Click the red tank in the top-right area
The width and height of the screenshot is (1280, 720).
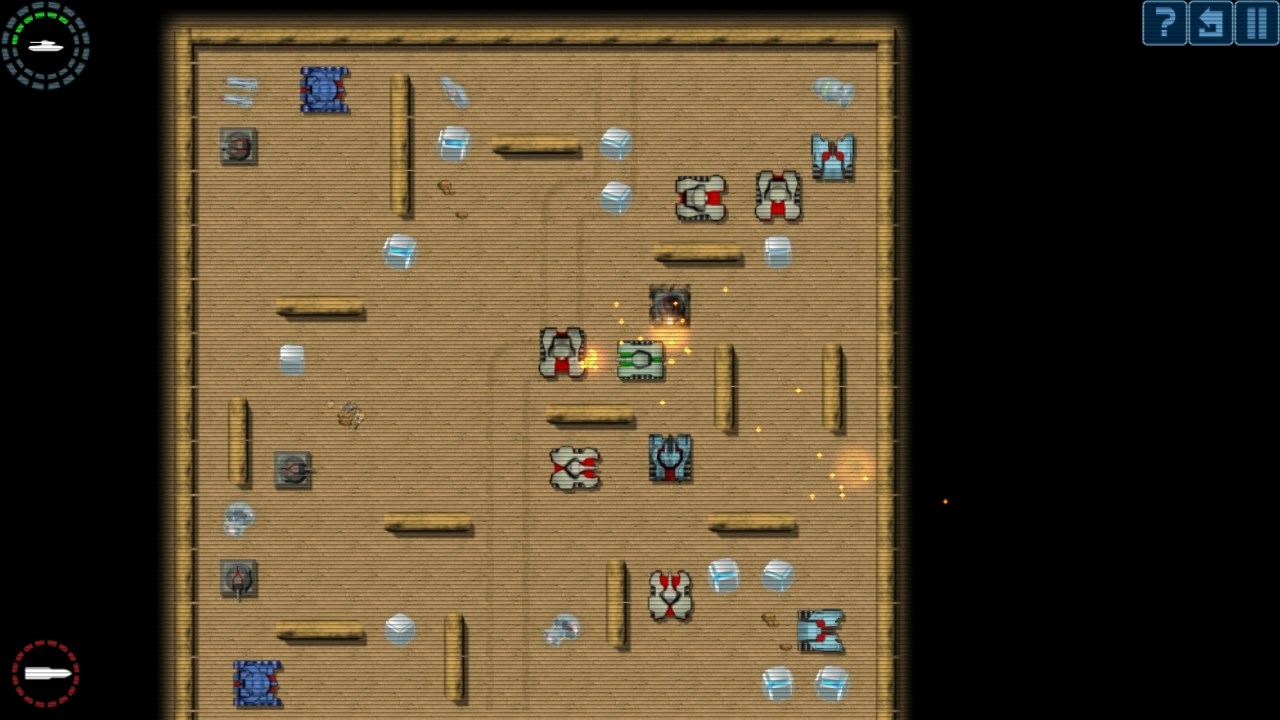pyautogui.click(x=833, y=156)
